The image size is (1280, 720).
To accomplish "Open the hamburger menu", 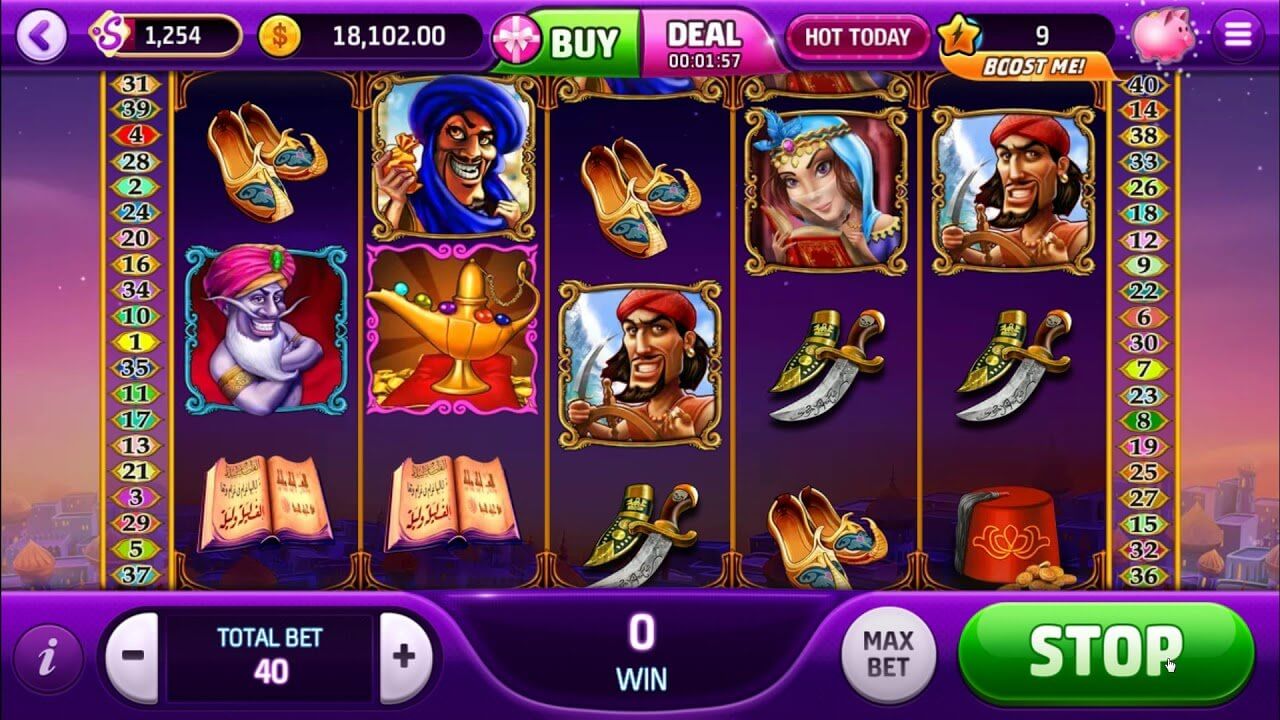I will 1238,37.
